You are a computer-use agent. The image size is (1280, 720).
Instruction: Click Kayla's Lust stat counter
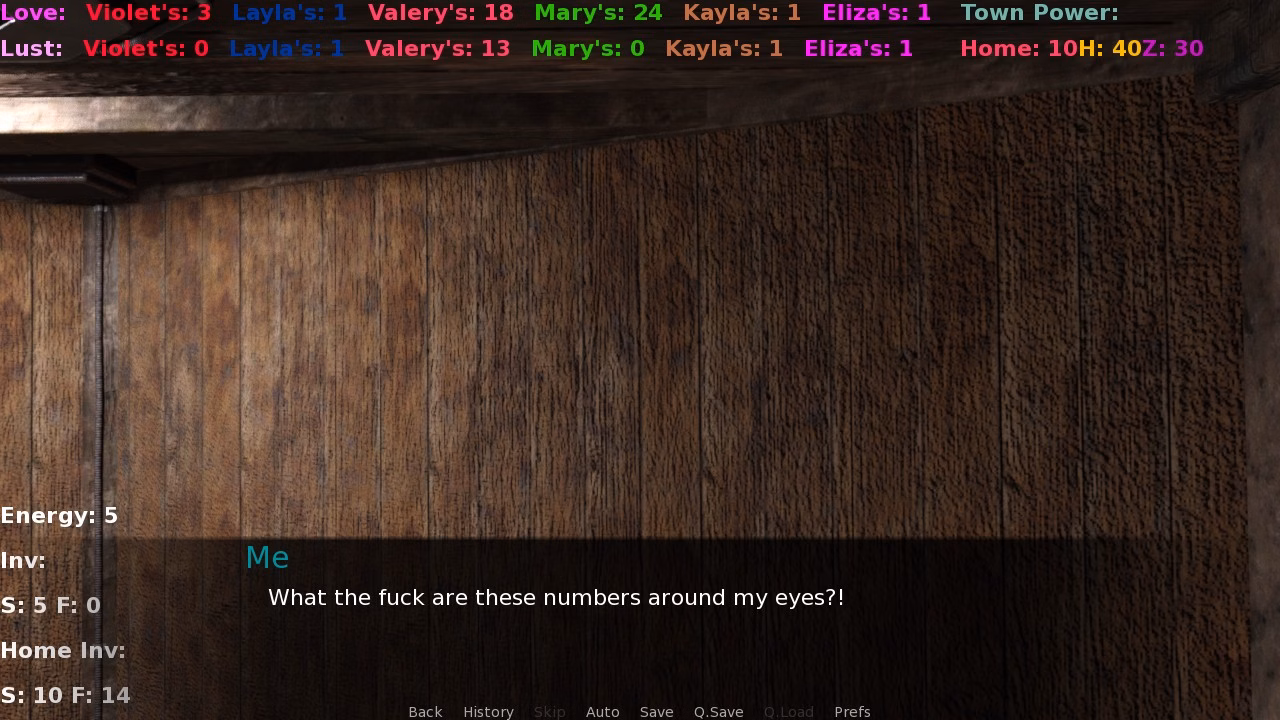[725, 48]
